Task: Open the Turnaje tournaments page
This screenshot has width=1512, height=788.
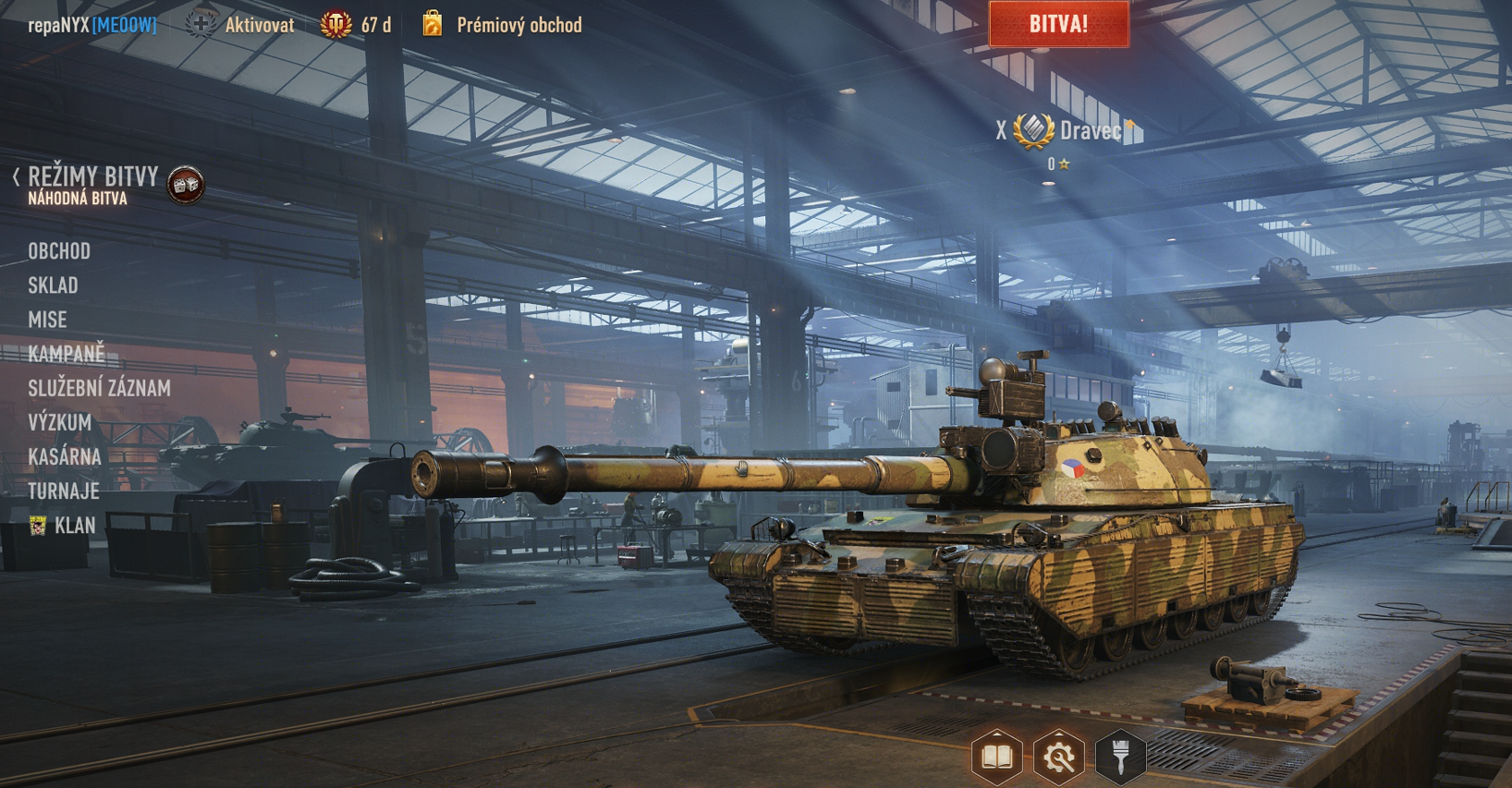Action: tap(63, 491)
